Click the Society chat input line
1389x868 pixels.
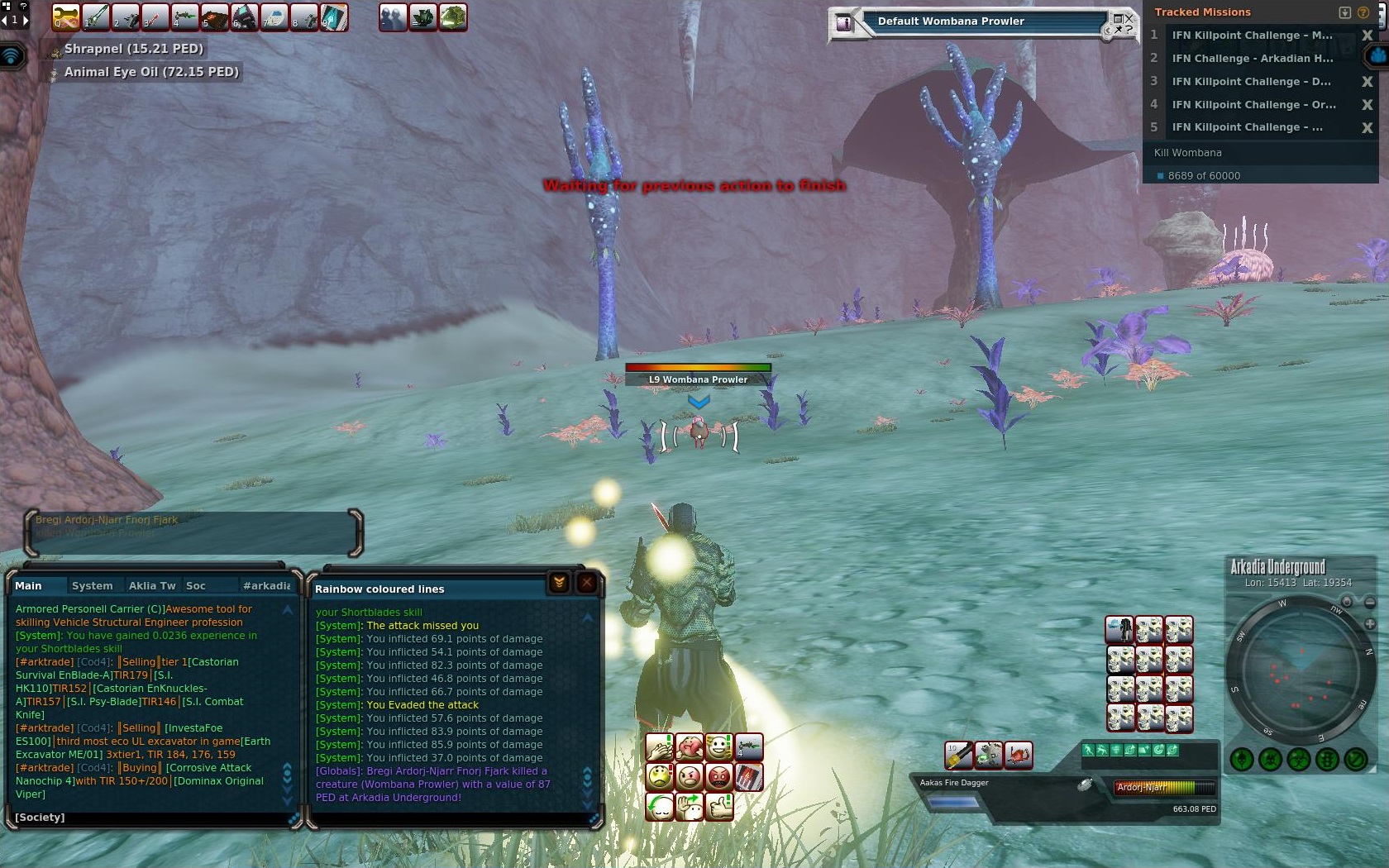point(149,818)
